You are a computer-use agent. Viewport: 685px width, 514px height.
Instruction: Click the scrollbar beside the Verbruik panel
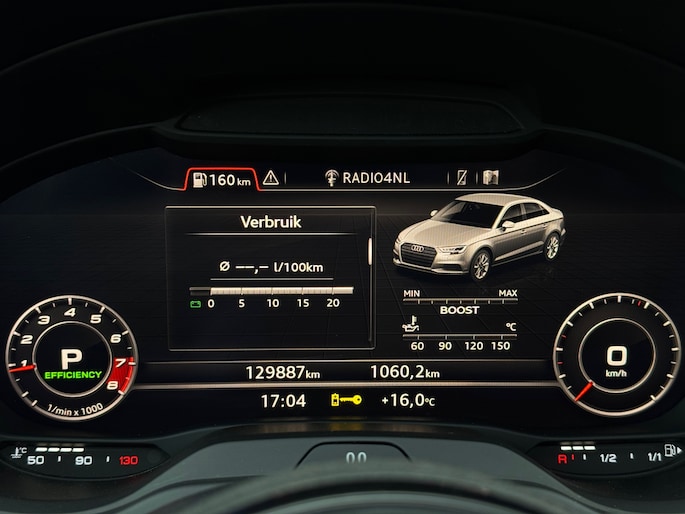tap(370, 250)
